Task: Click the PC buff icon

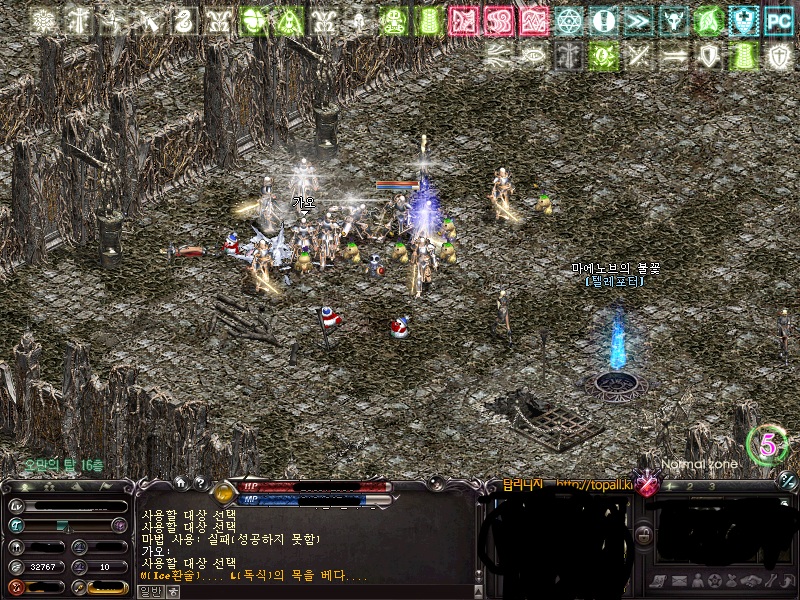Action: pyautogui.click(x=778, y=20)
